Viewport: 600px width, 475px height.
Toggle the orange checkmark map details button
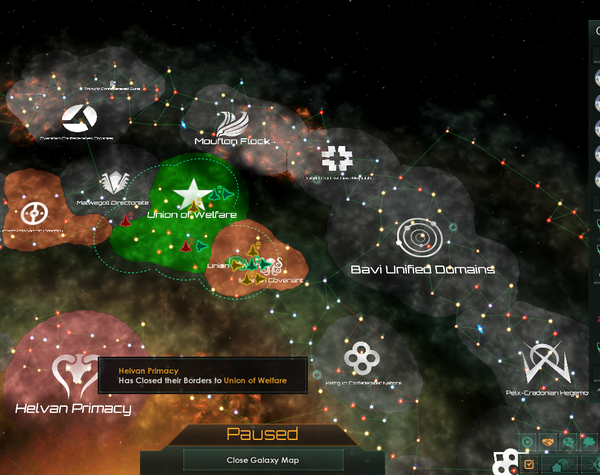tap(529, 465)
